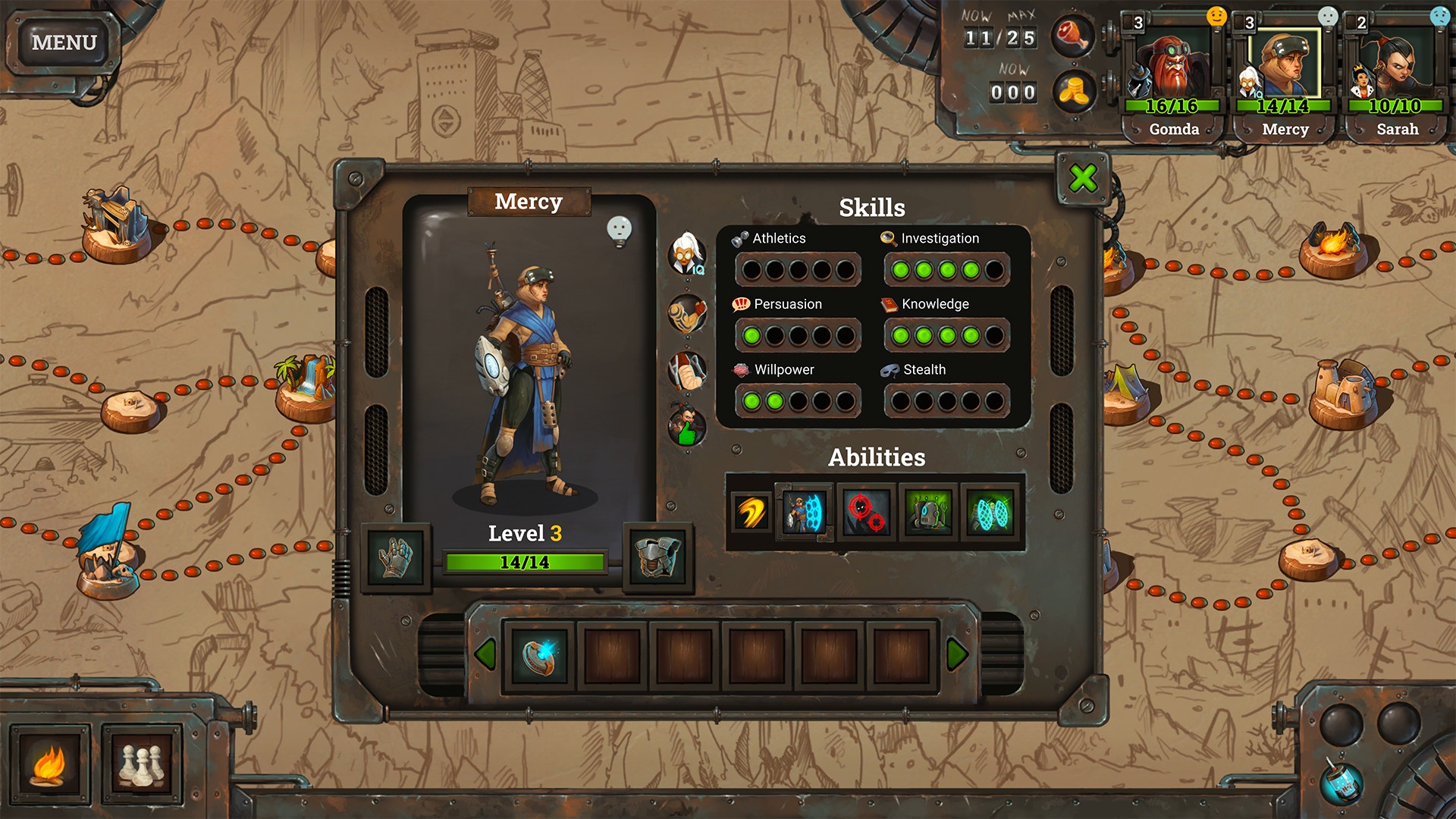
Task: Show previous inventory page with left arrow
Action: point(484,654)
